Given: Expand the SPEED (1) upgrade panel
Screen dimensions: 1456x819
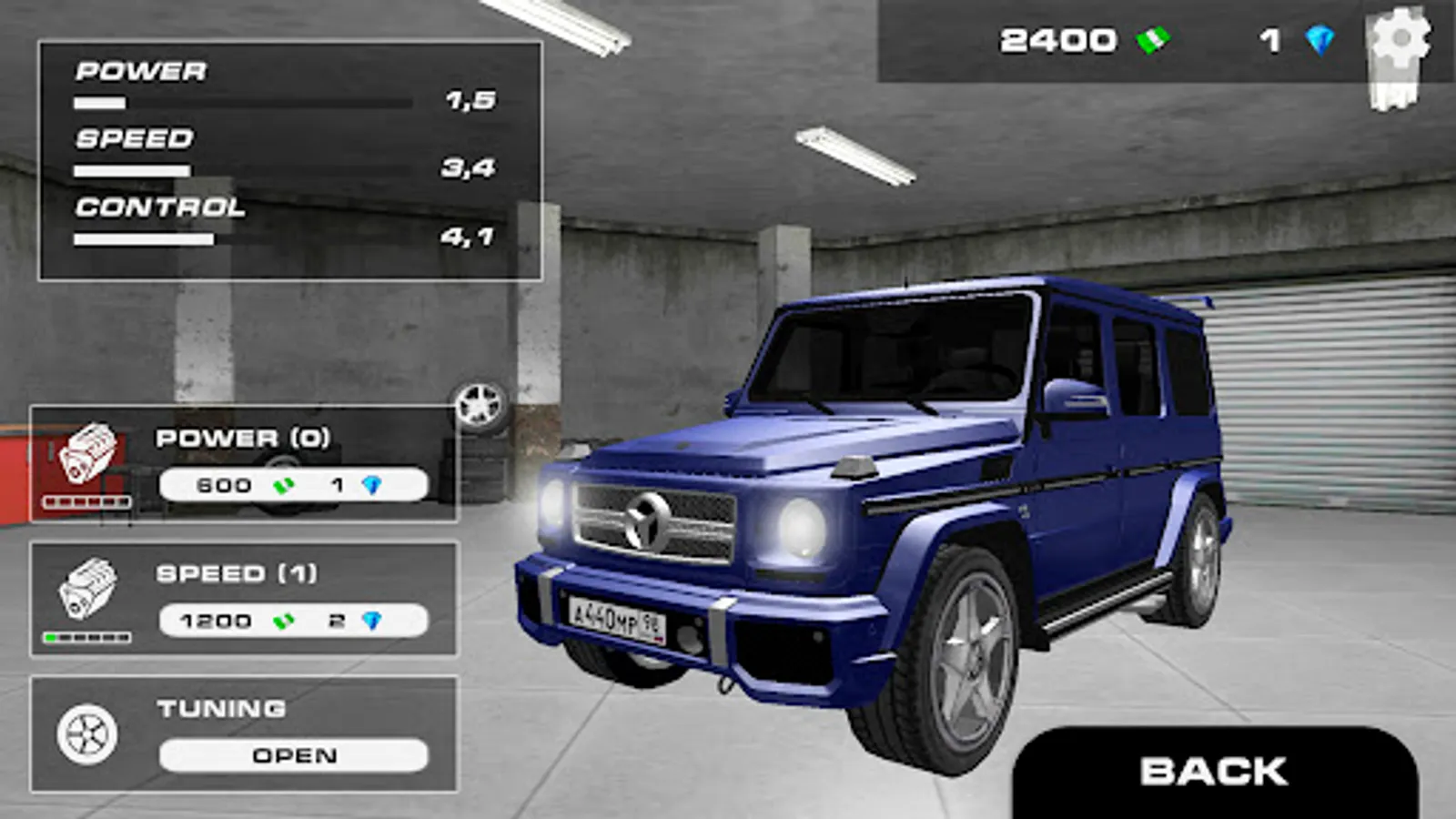Looking at the screenshot, I should (241, 596).
